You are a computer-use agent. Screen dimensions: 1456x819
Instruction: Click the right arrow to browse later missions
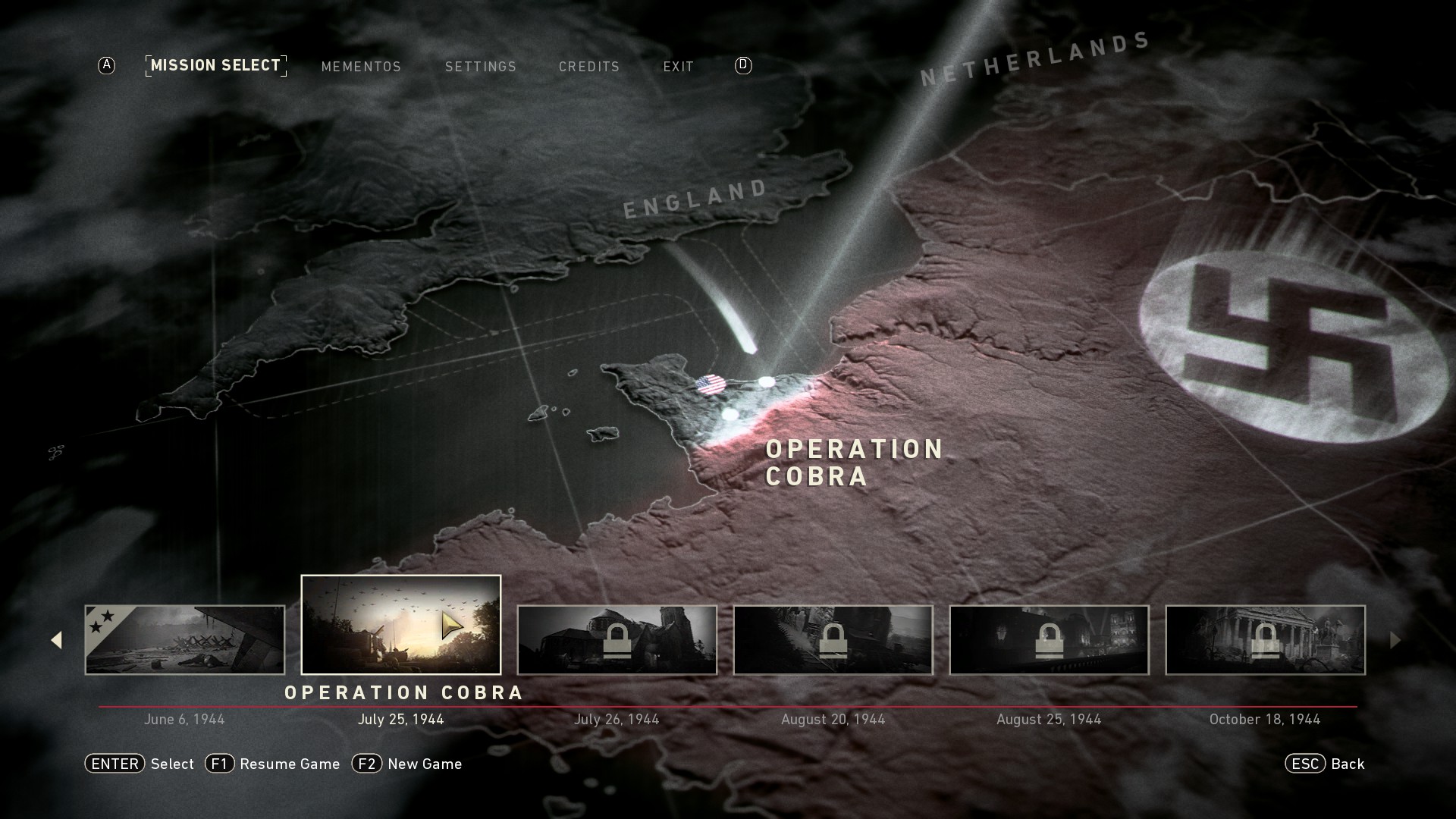tap(1398, 641)
